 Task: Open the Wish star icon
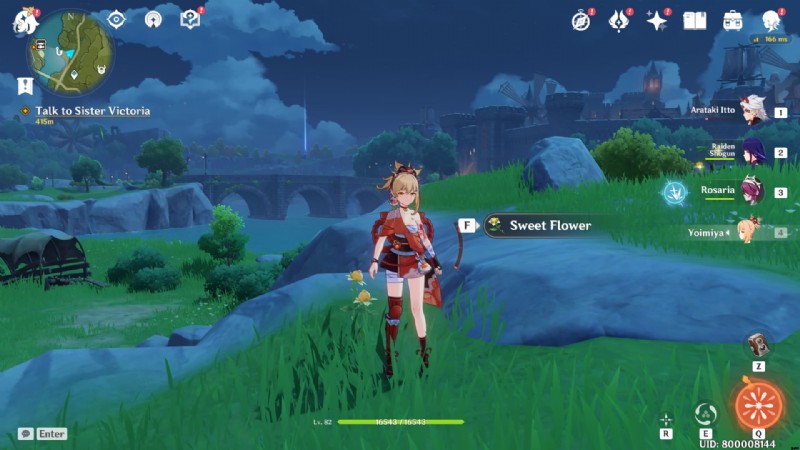click(x=657, y=20)
